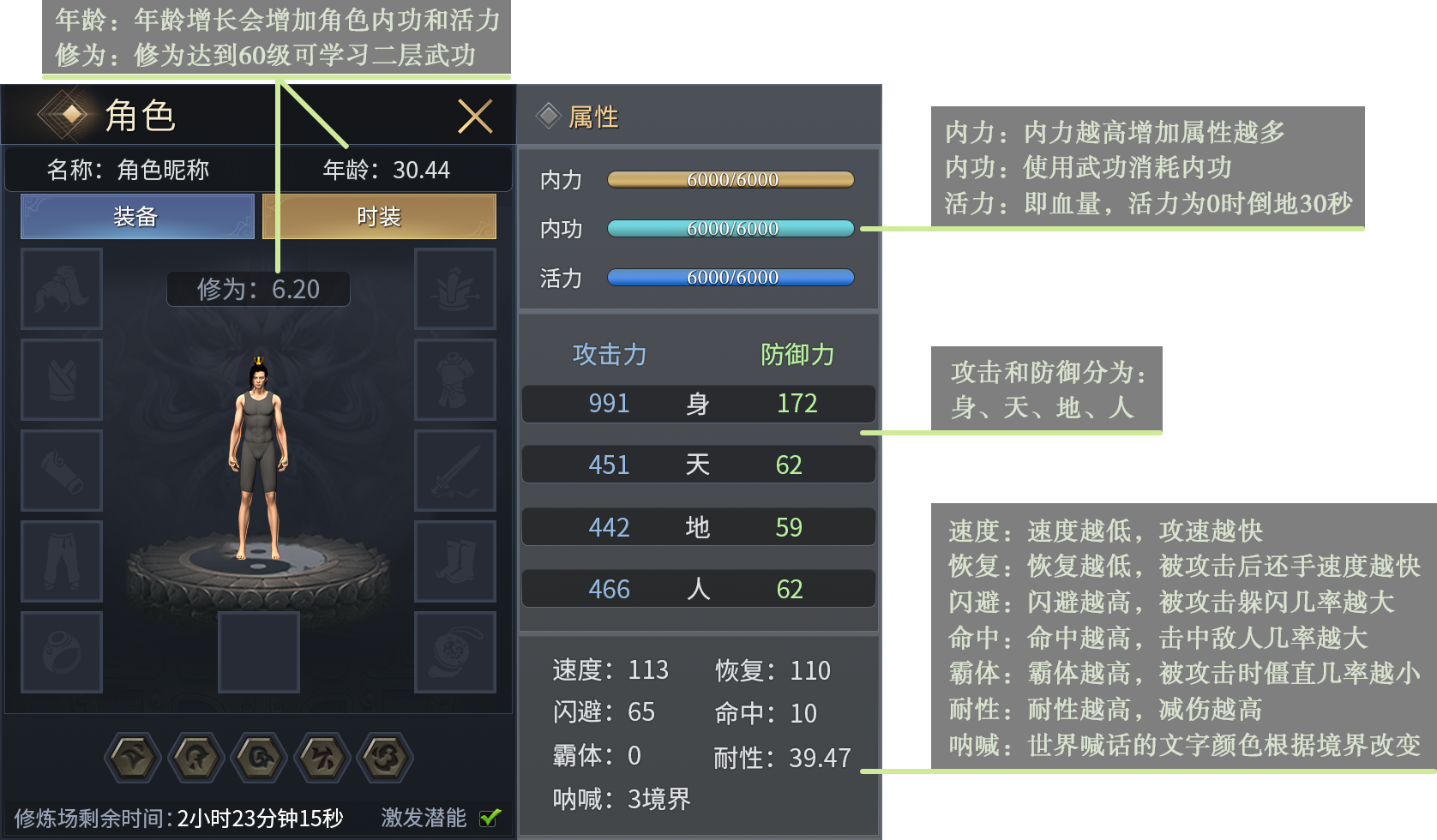Screen dimensions: 1437x840
Task: Select the sword weapon slot
Action: (455, 471)
